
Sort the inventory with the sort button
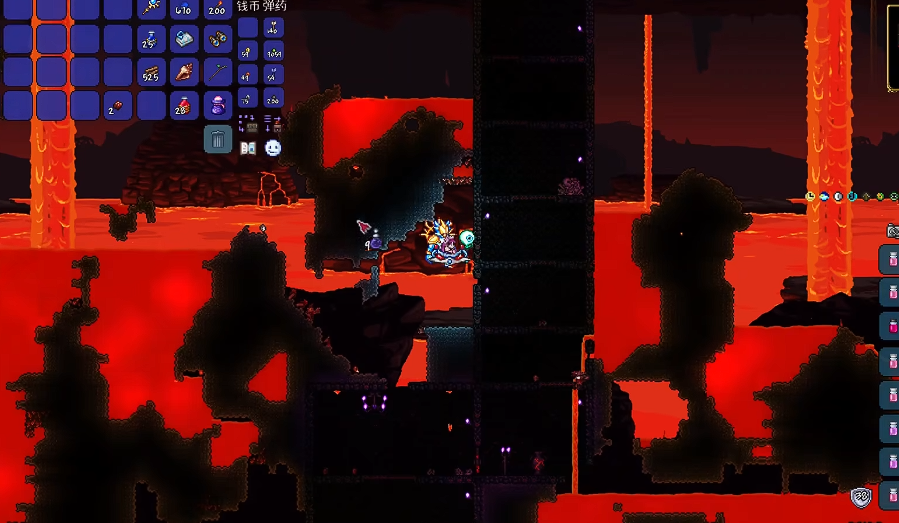tap(272, 124)
